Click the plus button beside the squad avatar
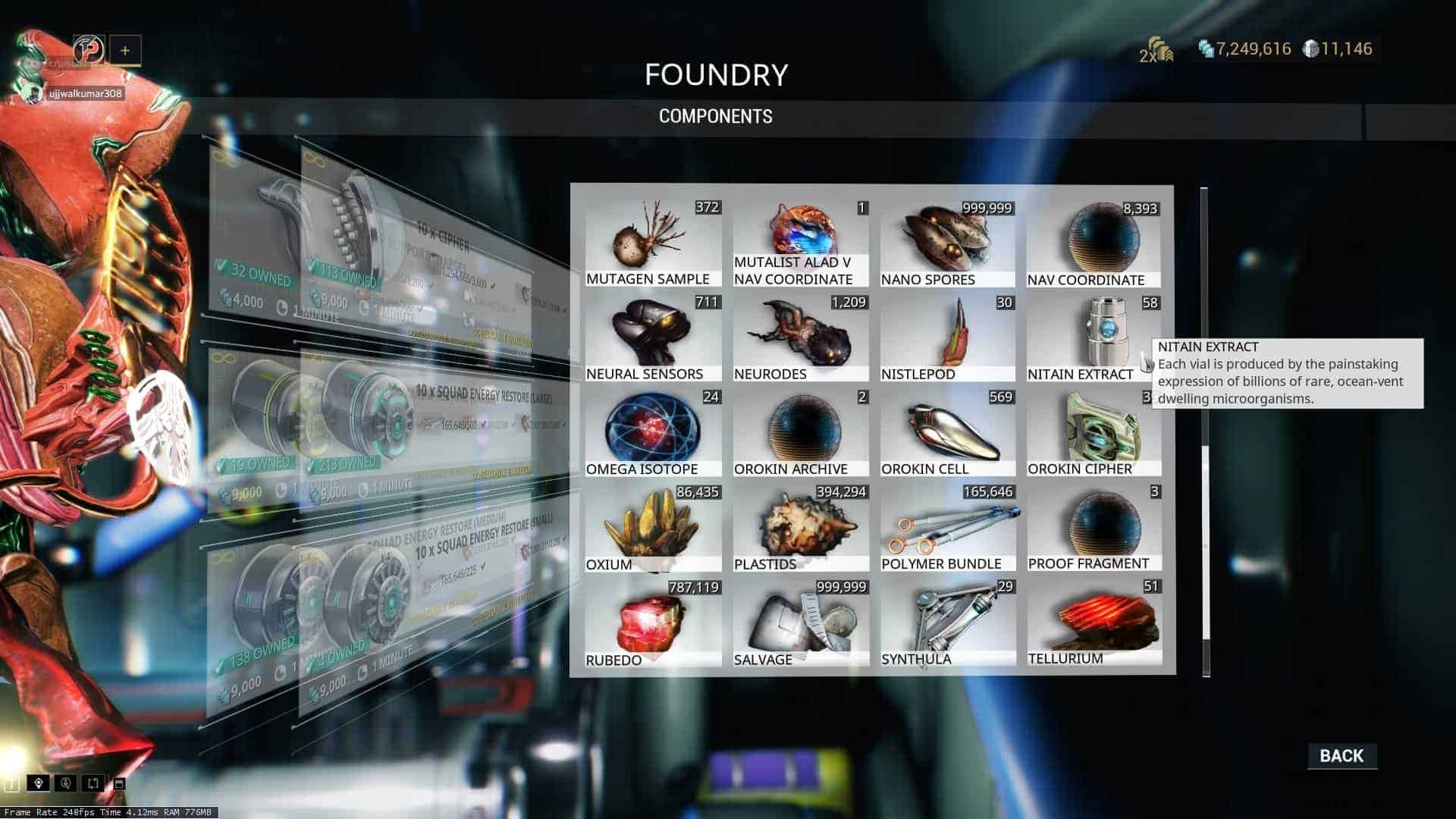This screenshot has width=1456, height=819. (125, 51)
